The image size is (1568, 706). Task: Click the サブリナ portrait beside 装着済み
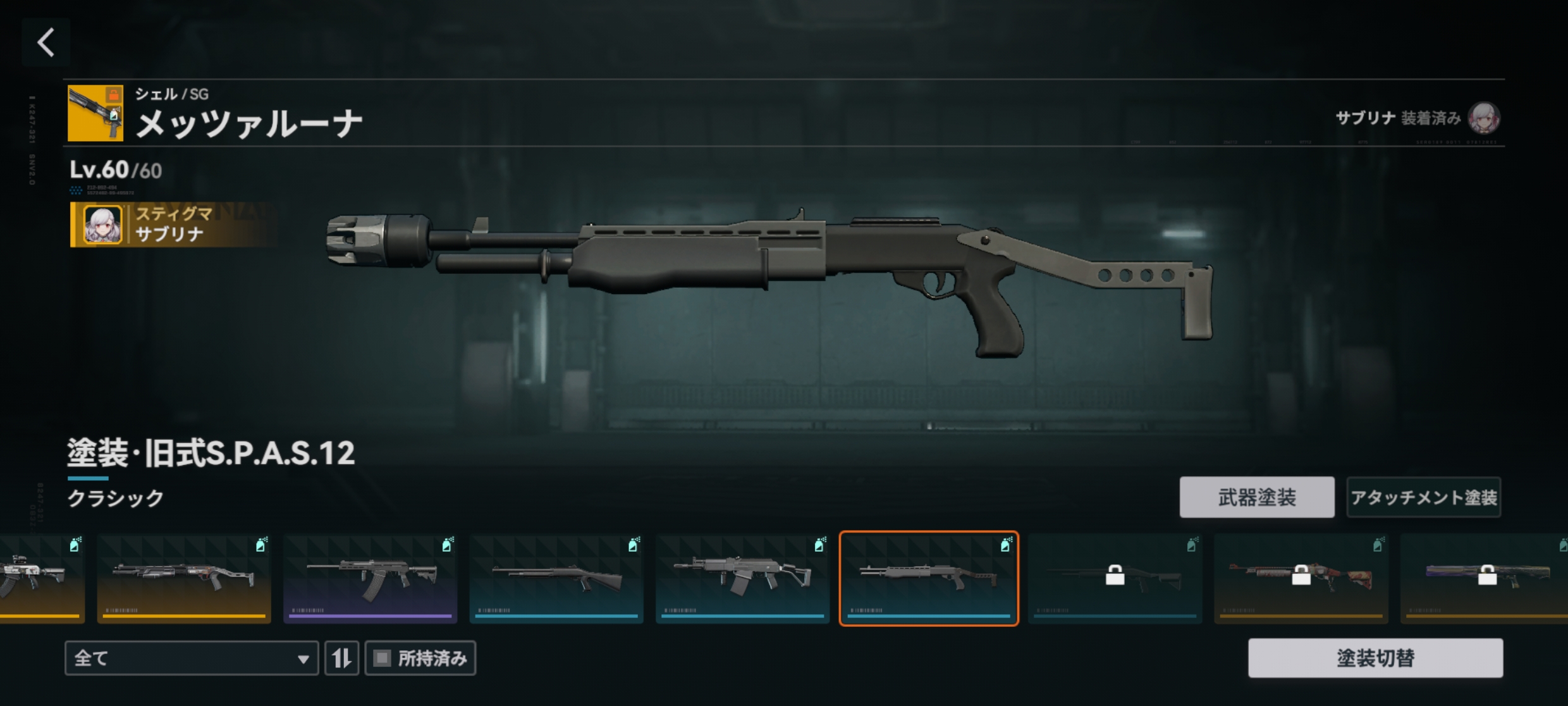tap(1483, 118)
